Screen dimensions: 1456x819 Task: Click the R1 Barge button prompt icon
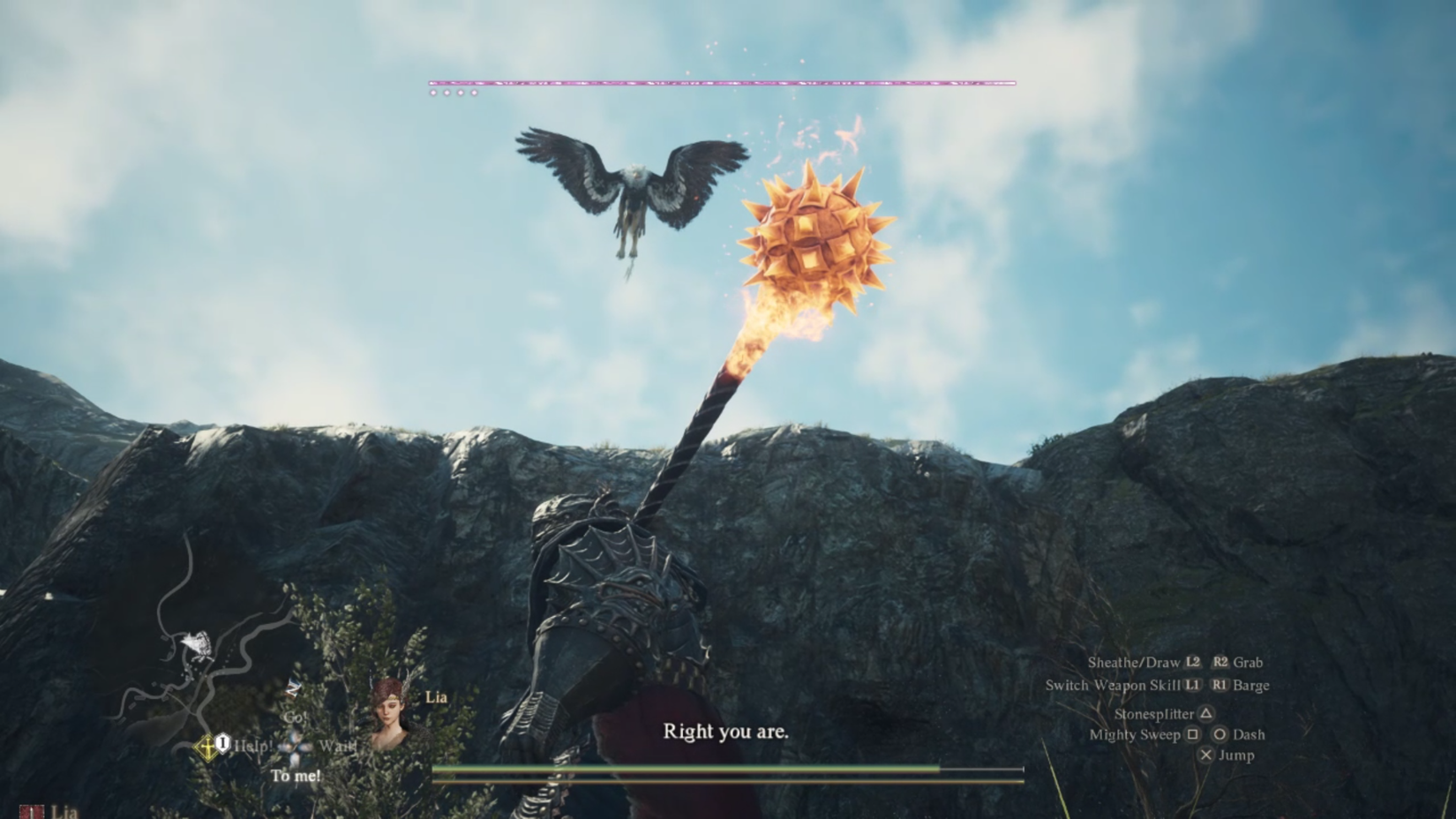[1220, 685]
